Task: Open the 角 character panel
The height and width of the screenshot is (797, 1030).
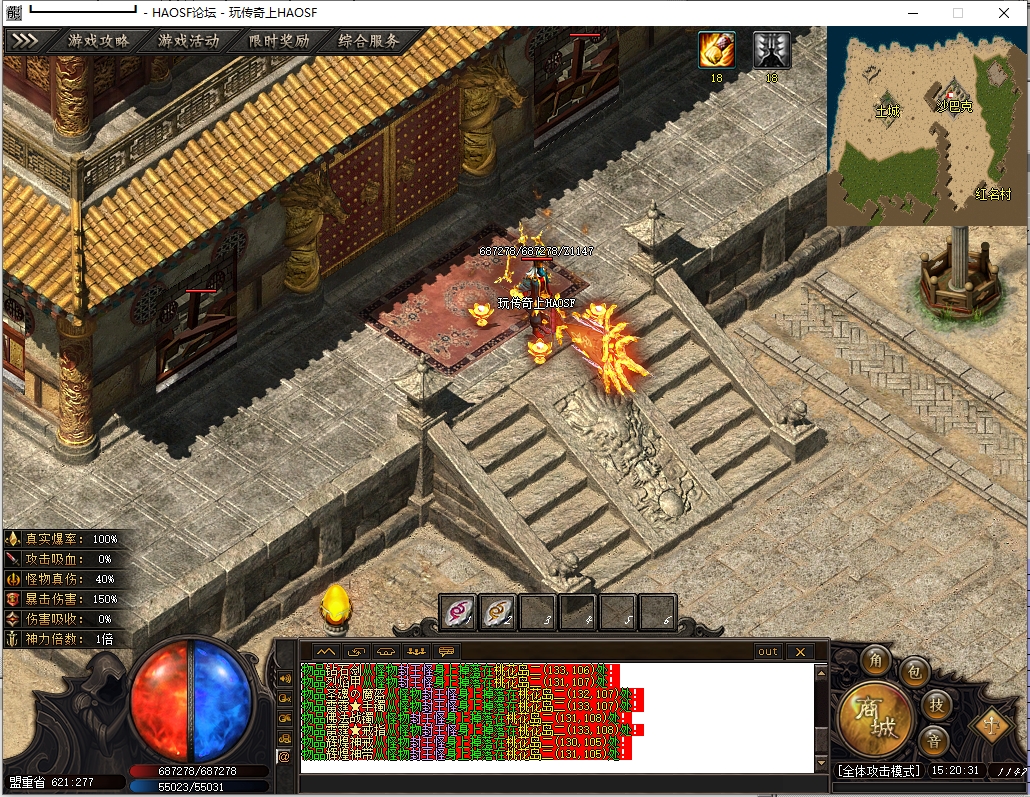Action: pos(878,661)
